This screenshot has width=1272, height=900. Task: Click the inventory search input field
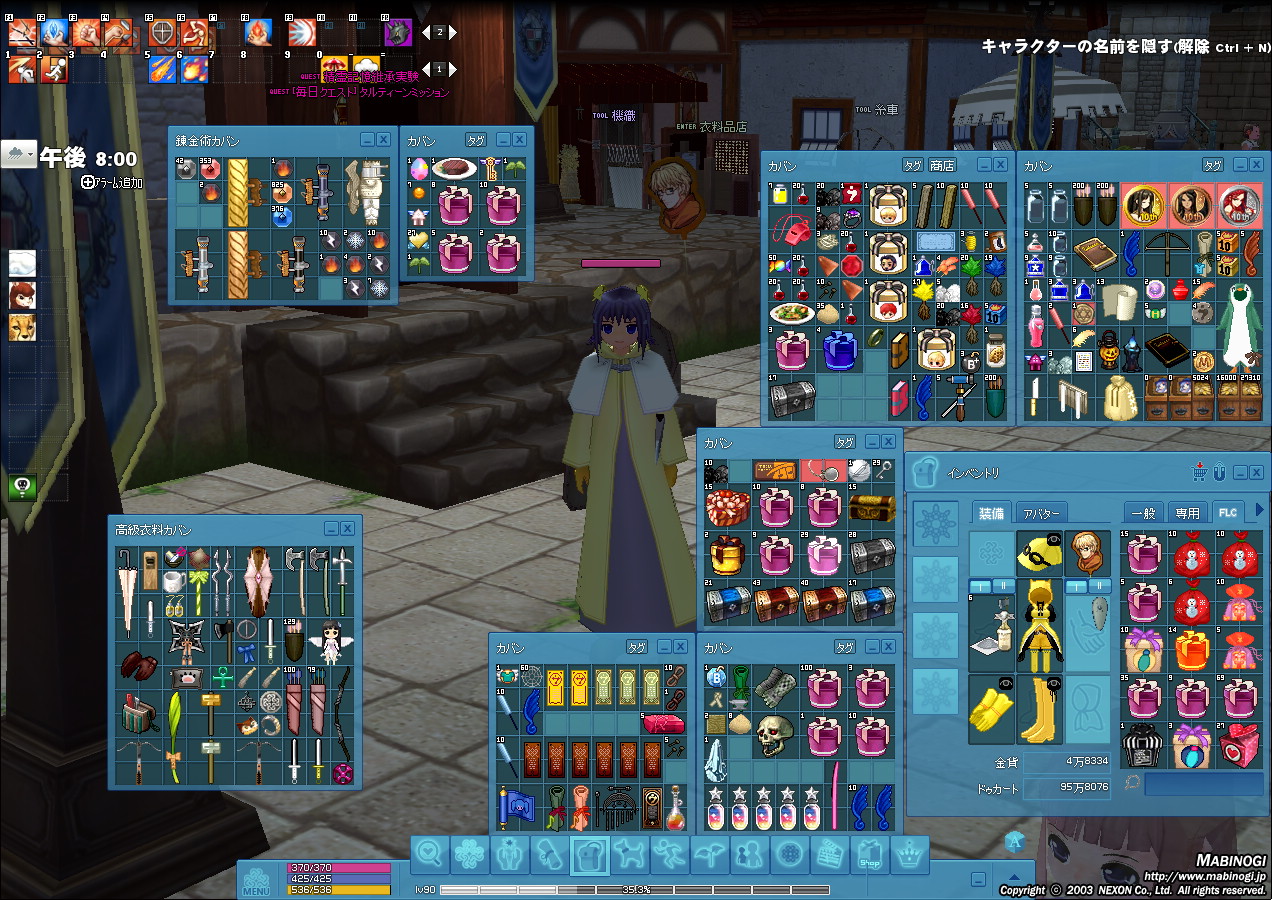tap(1203, 783)
